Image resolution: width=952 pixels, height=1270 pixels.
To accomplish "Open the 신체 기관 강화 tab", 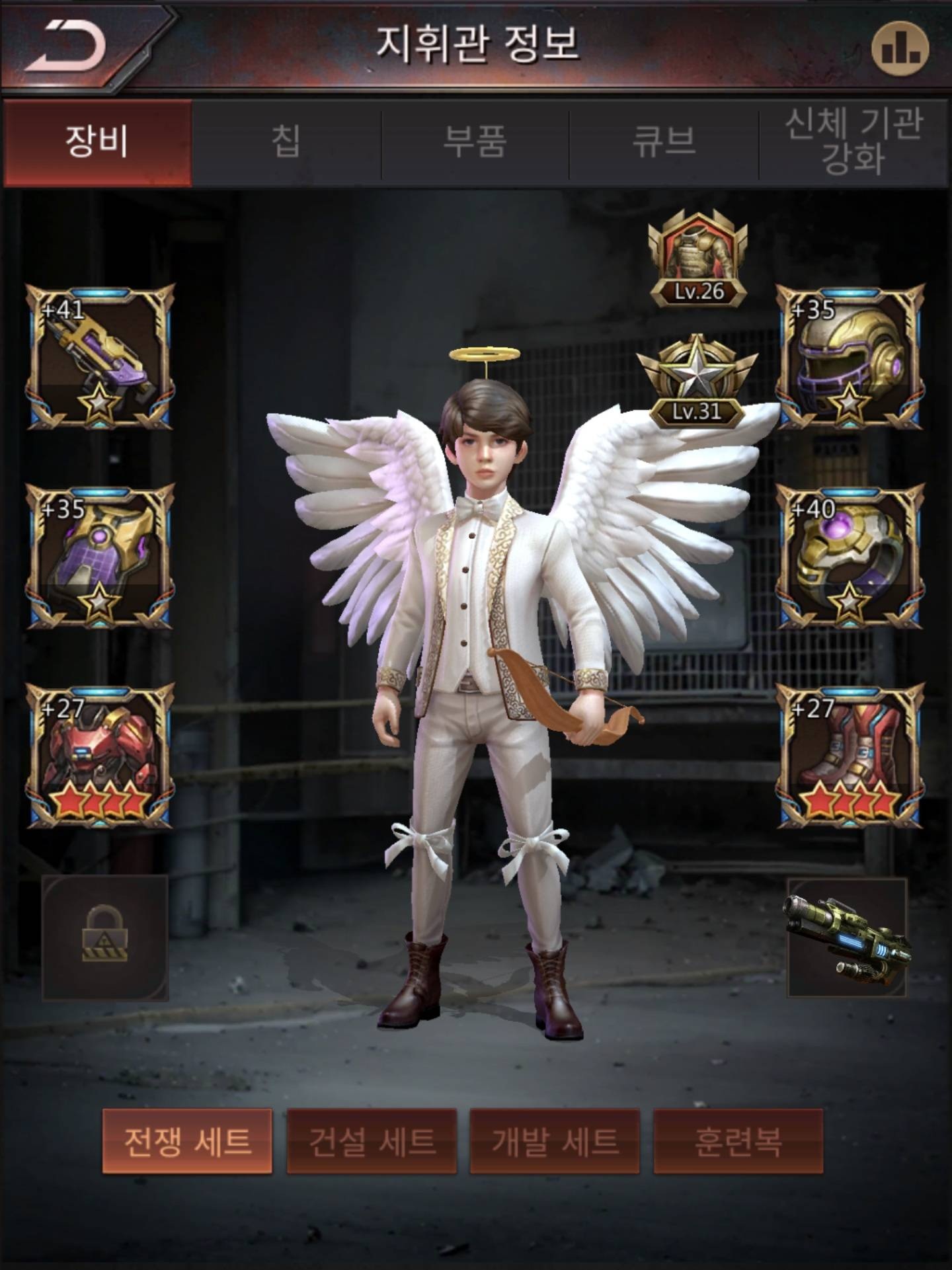I will (853, 142).
